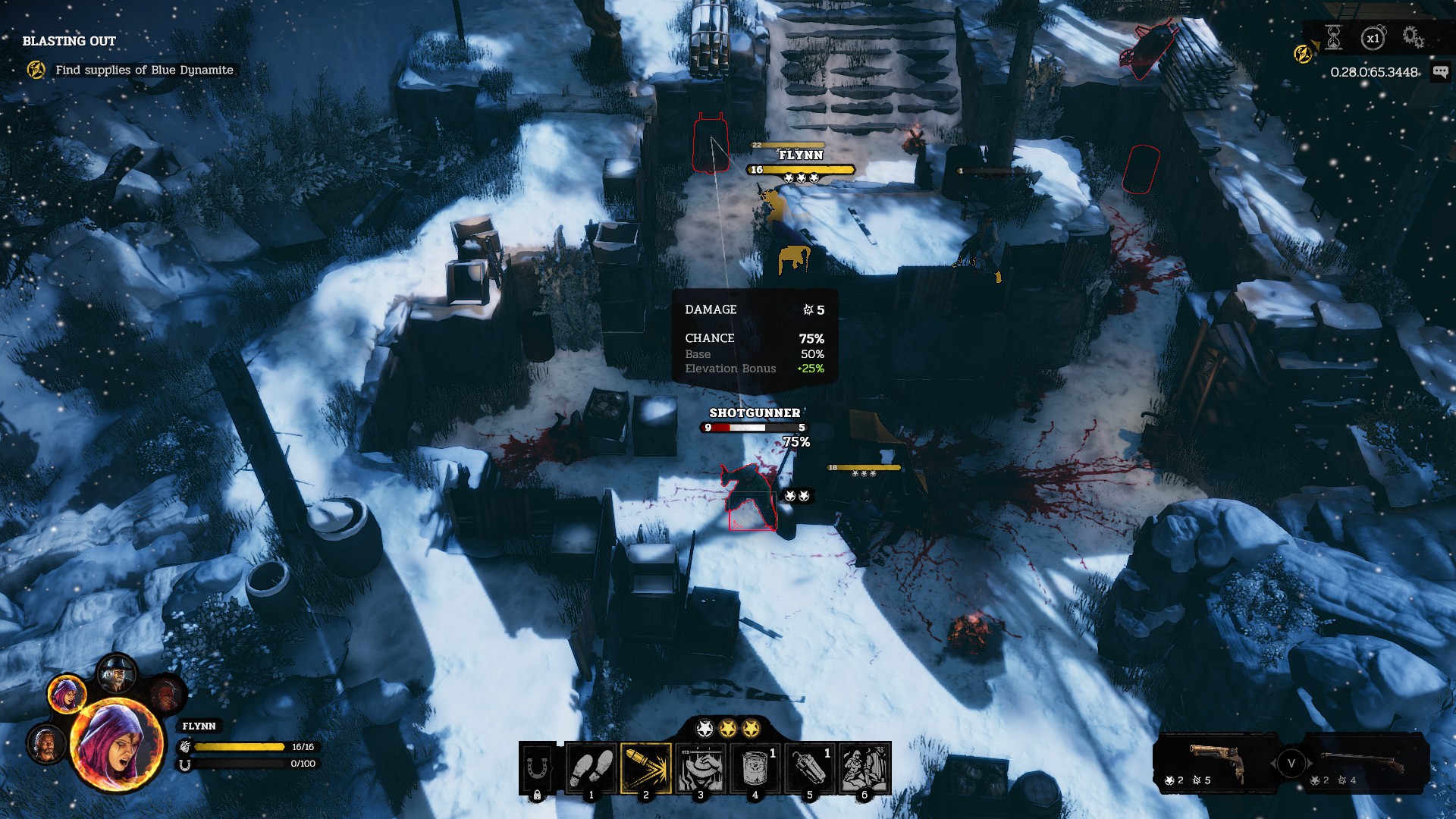Select the red-faced character portrait
This screenshot has width=1456, height=819.
point(166,694)
